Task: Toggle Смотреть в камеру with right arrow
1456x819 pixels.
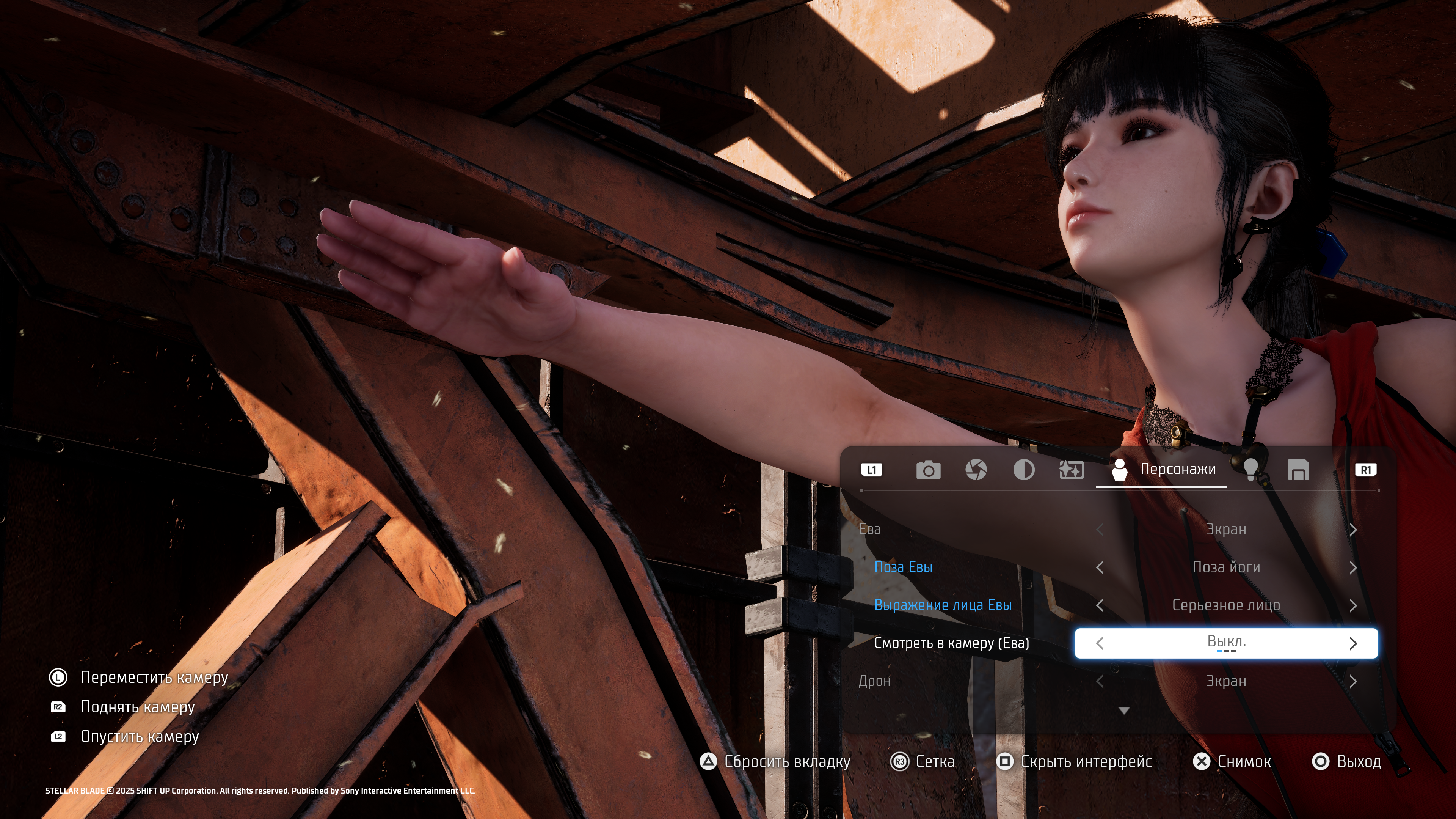Action: (1353, 643)
